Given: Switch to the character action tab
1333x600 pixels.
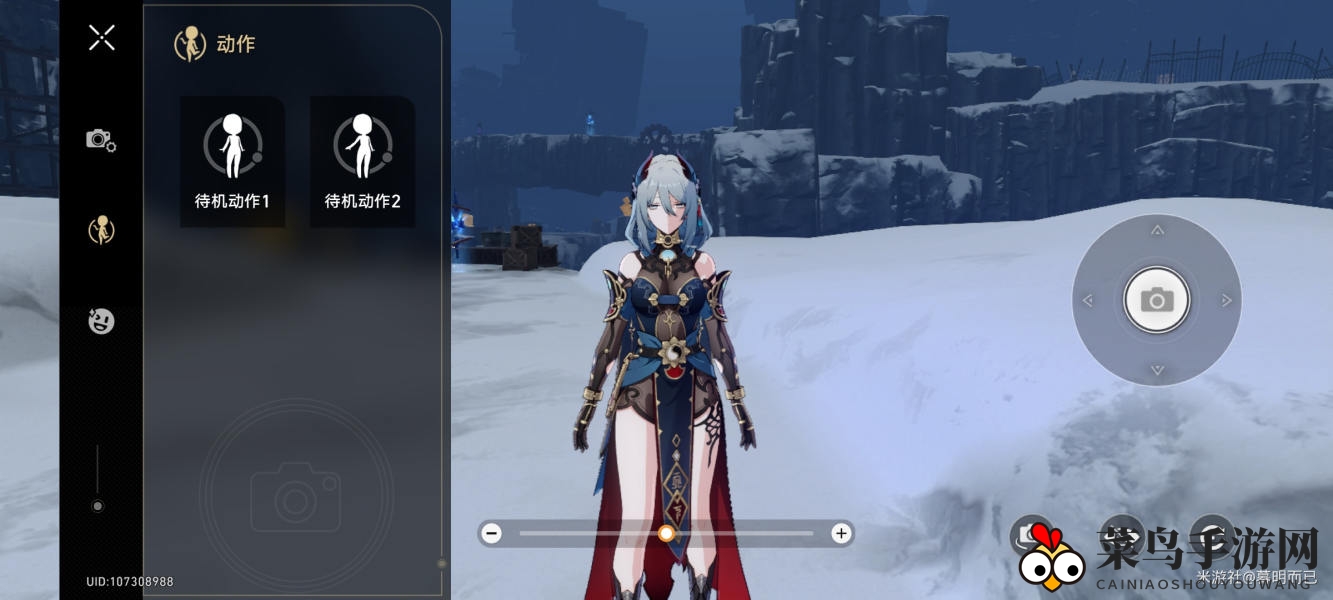Looking at the screenshot, I should click(x=101, y=230).
